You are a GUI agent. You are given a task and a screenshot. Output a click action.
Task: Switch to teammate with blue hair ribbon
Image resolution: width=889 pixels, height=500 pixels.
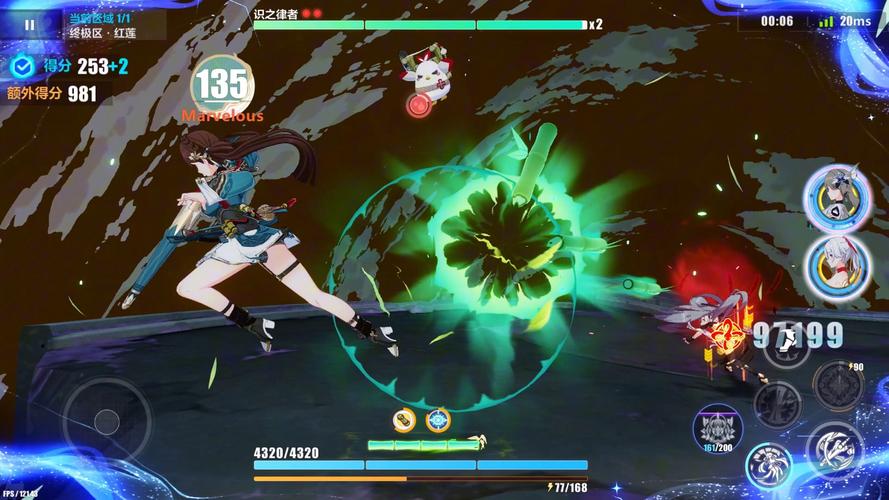click(832, 194)
